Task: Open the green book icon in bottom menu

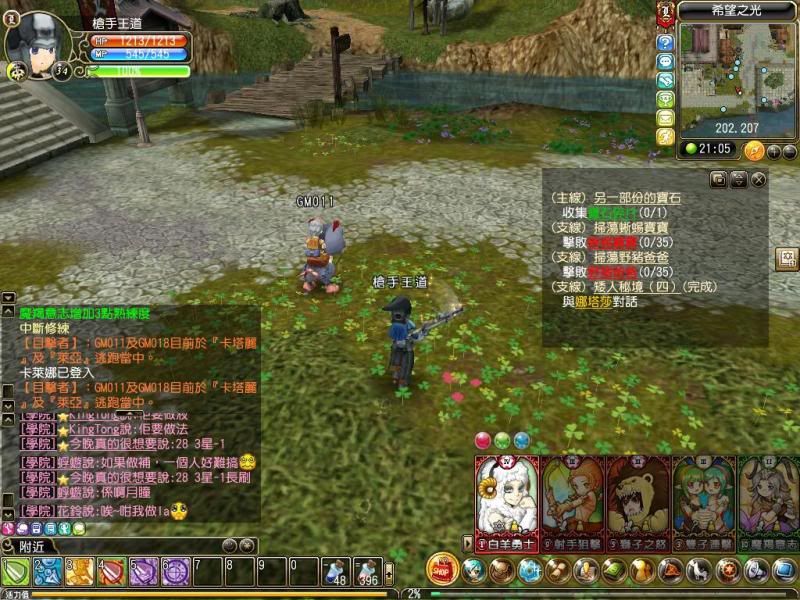Action: 612,570
